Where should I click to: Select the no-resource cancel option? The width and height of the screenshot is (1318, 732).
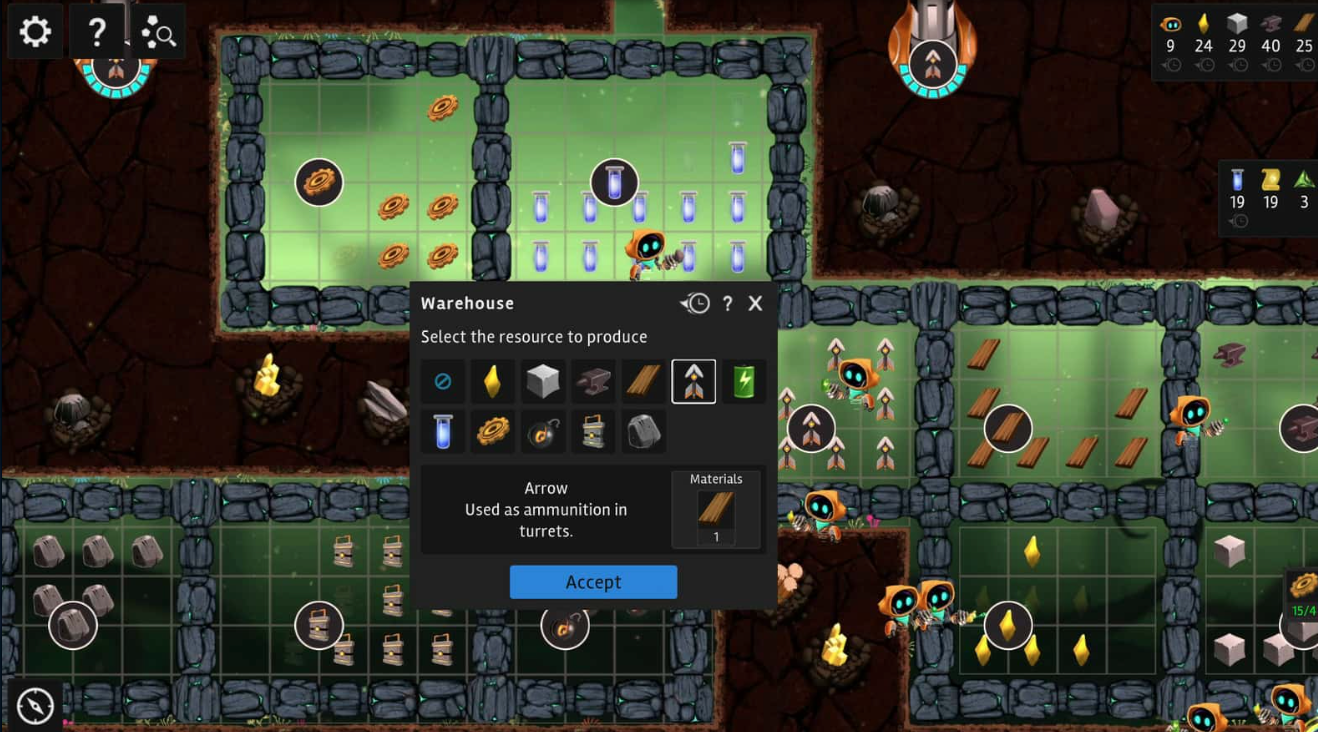pyautogui.click(x=443, y=381)
